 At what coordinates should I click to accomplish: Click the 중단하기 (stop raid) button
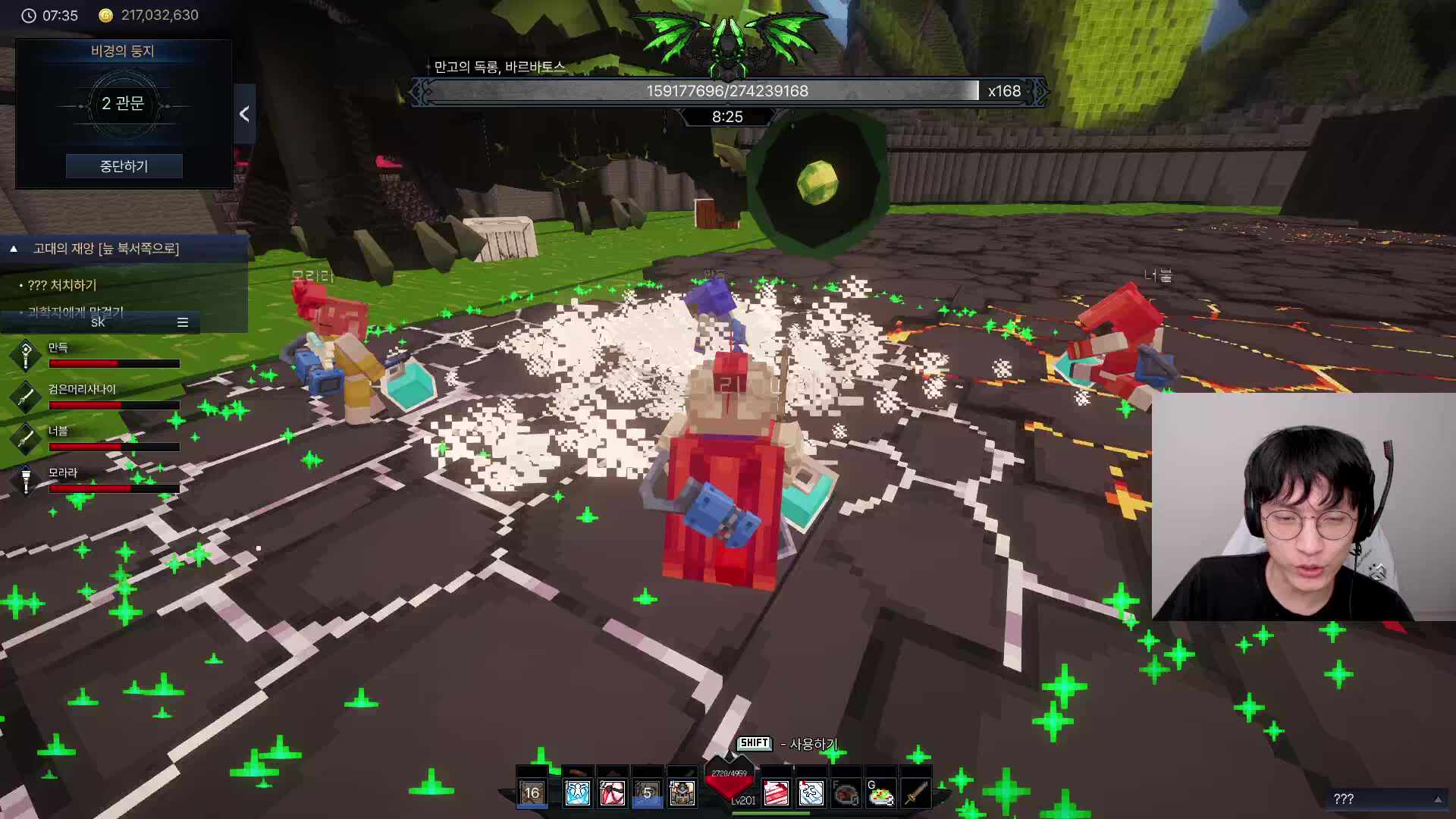[x=124, y=166]
